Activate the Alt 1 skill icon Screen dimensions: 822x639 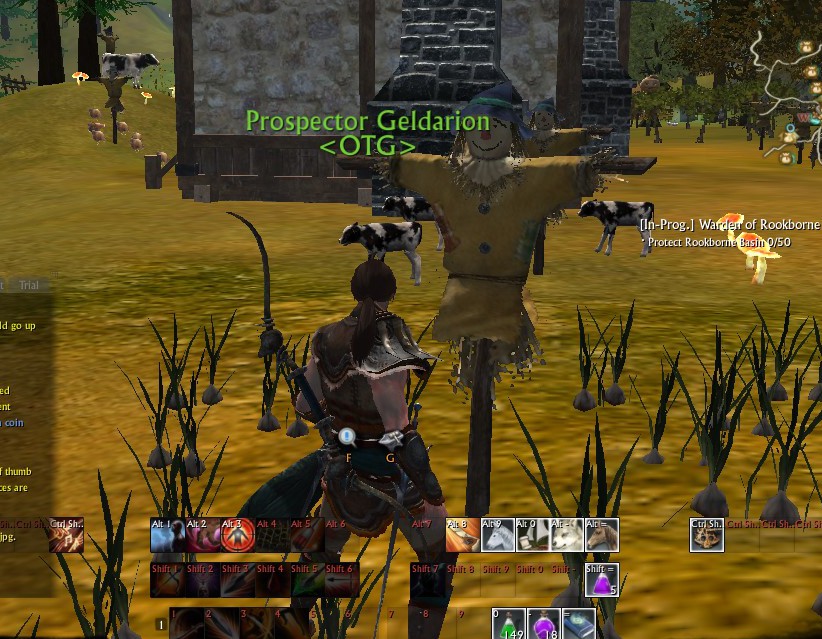(167, 536)
